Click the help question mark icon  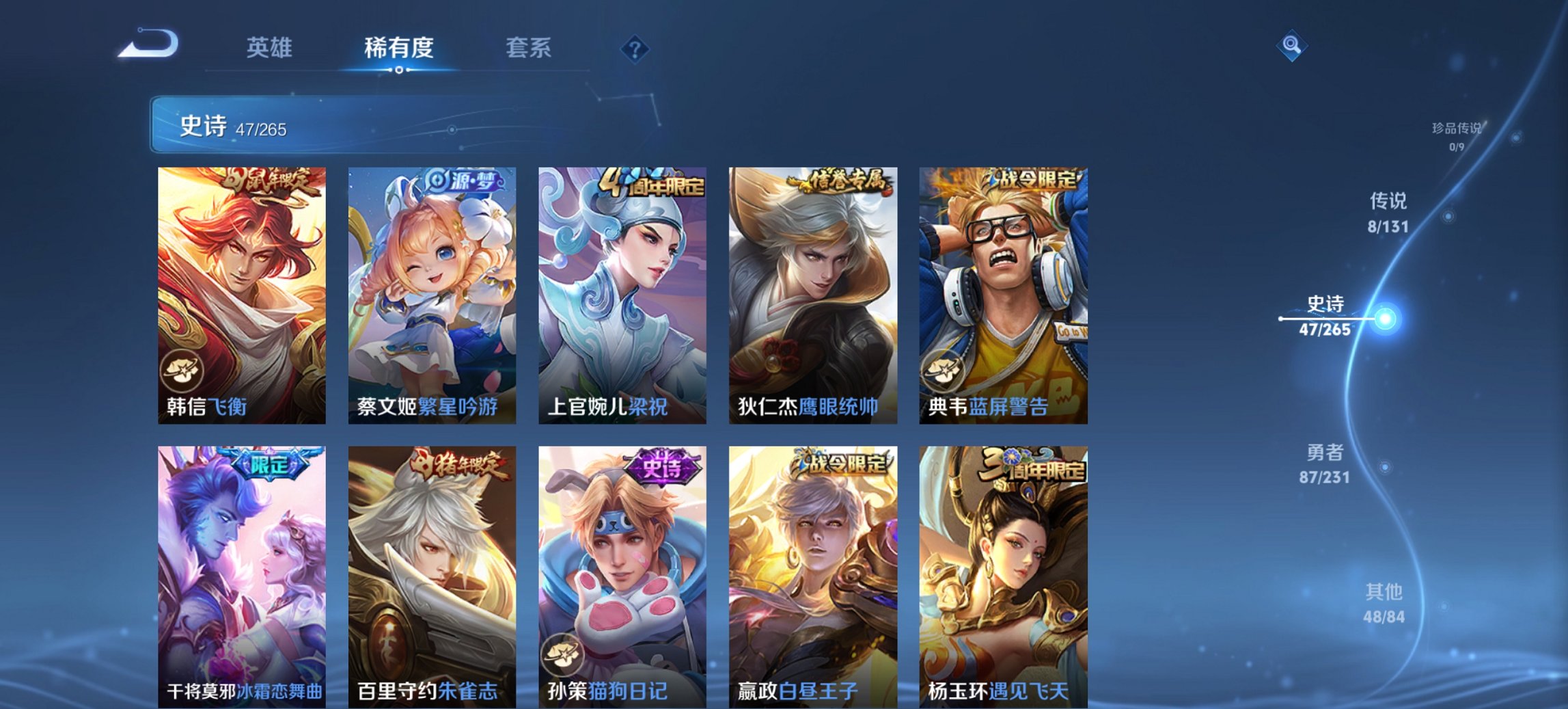[x=636, y=51]
